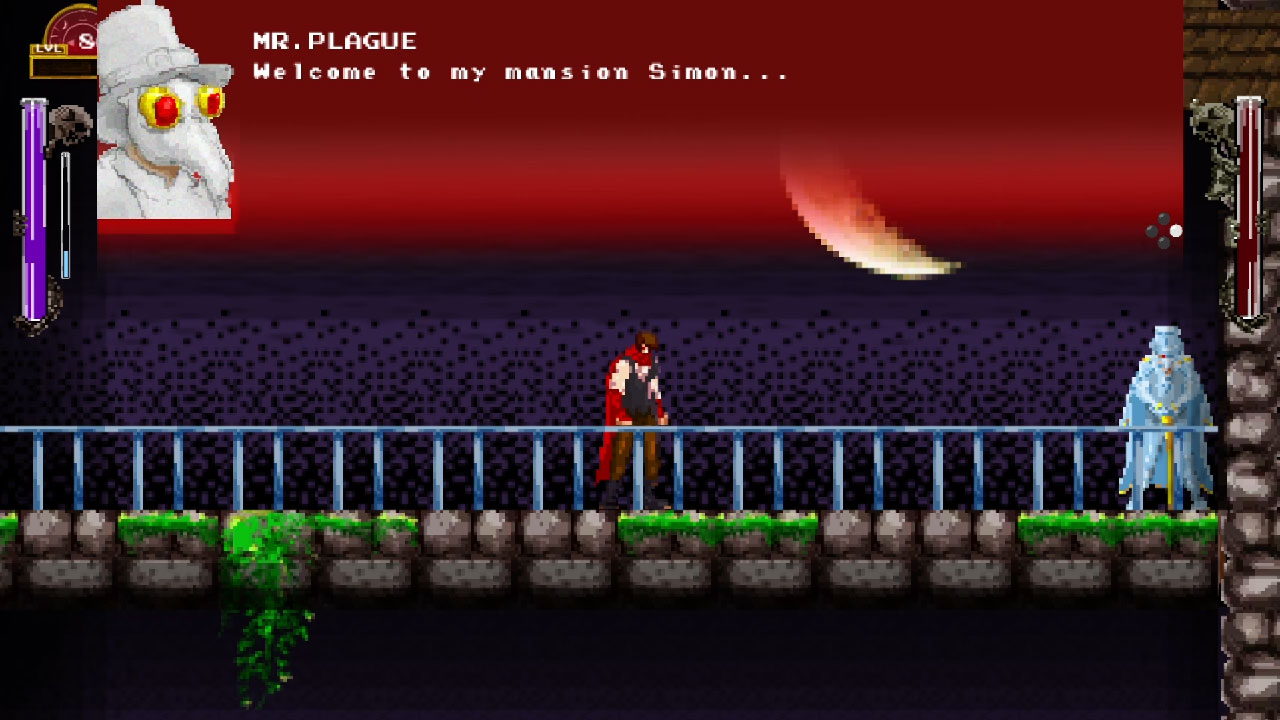The image size is (1280, 720).
Task: Click the top dark button indicator dot
Action: [1164, 218]
